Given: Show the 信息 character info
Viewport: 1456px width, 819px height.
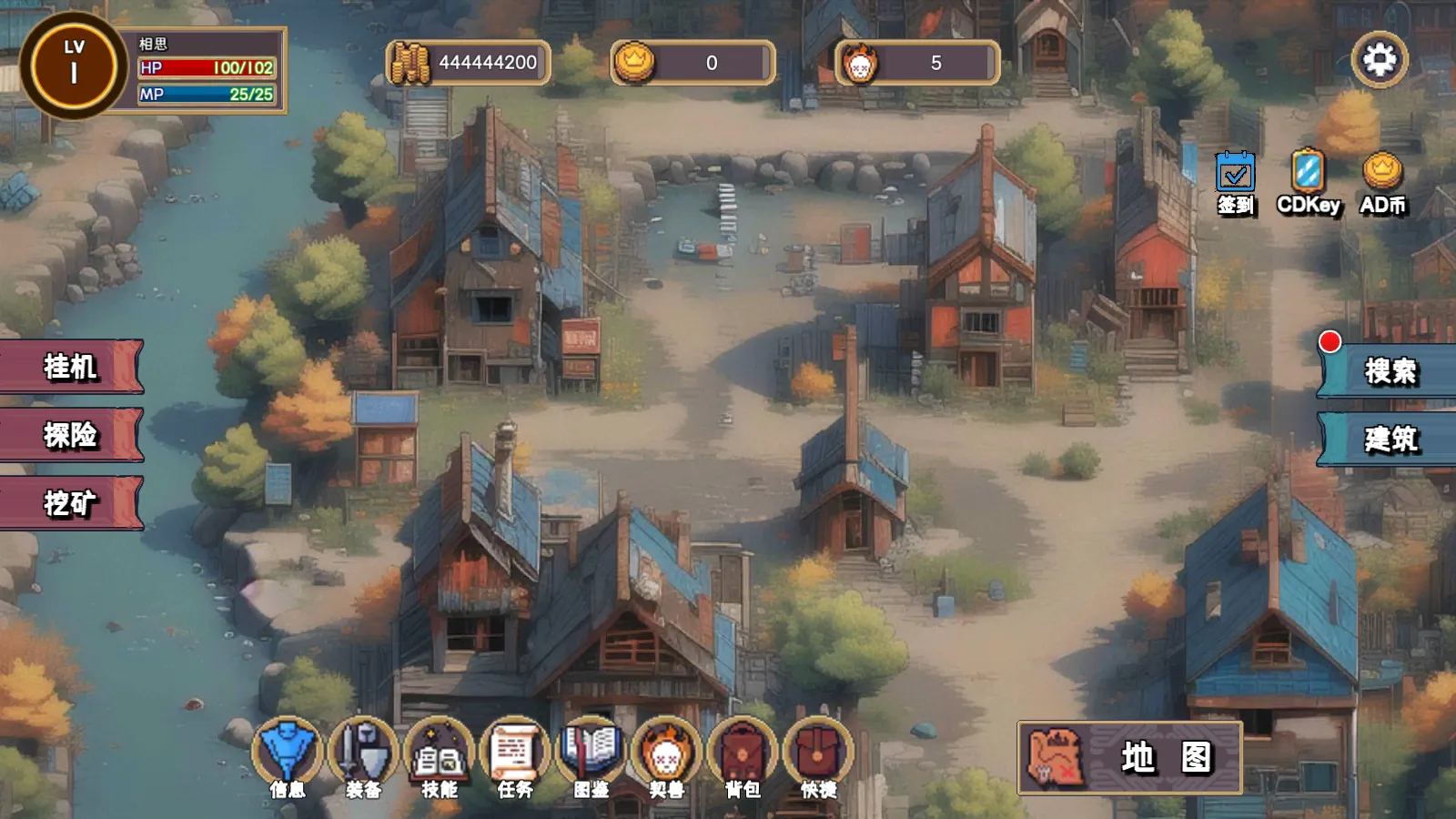Looking at the screenshot, I should click(x=288, y=757).
